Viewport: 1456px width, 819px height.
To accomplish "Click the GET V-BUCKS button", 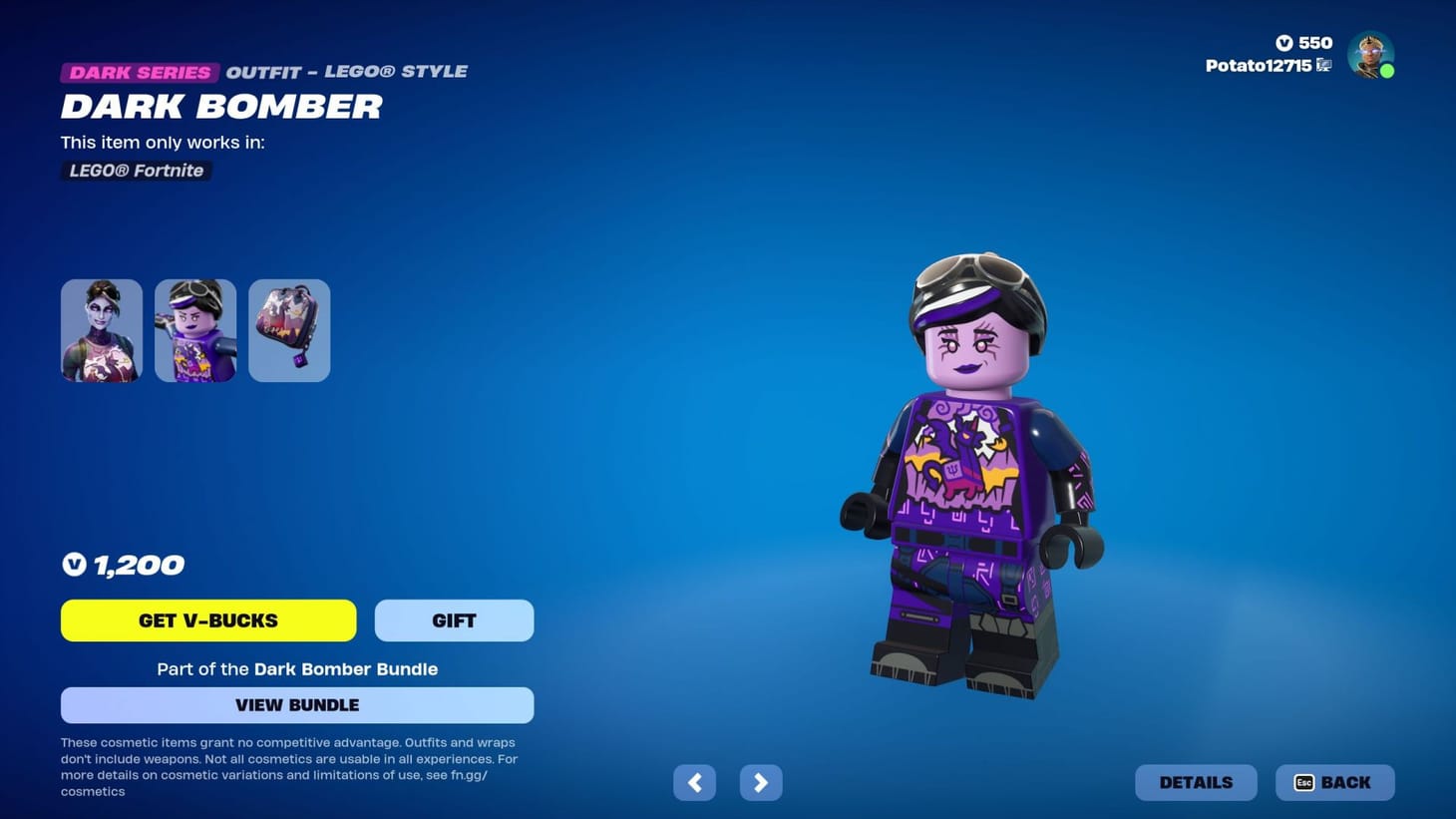I will click(208, 619).
